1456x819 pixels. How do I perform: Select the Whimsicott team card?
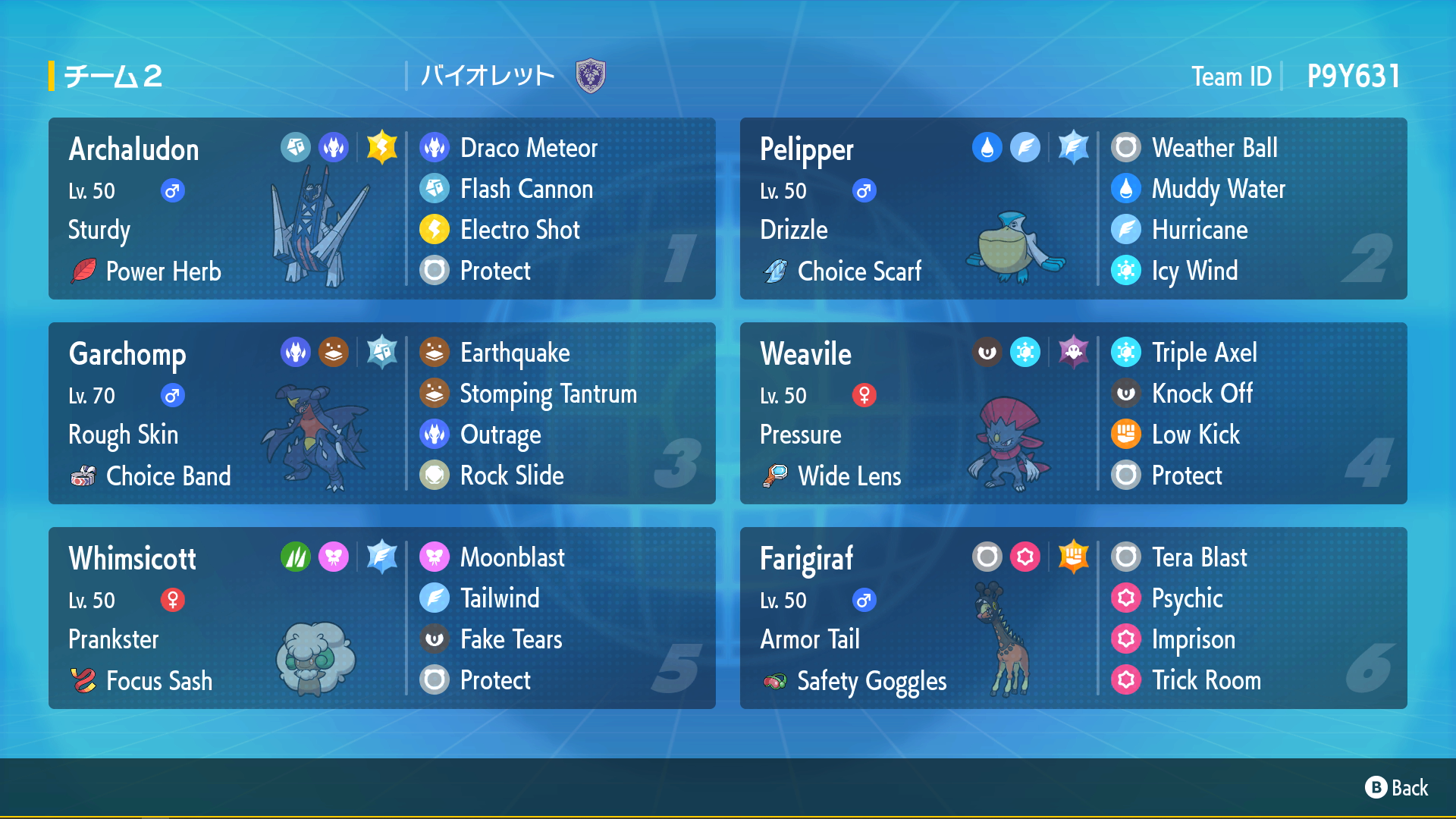(381, 618)
